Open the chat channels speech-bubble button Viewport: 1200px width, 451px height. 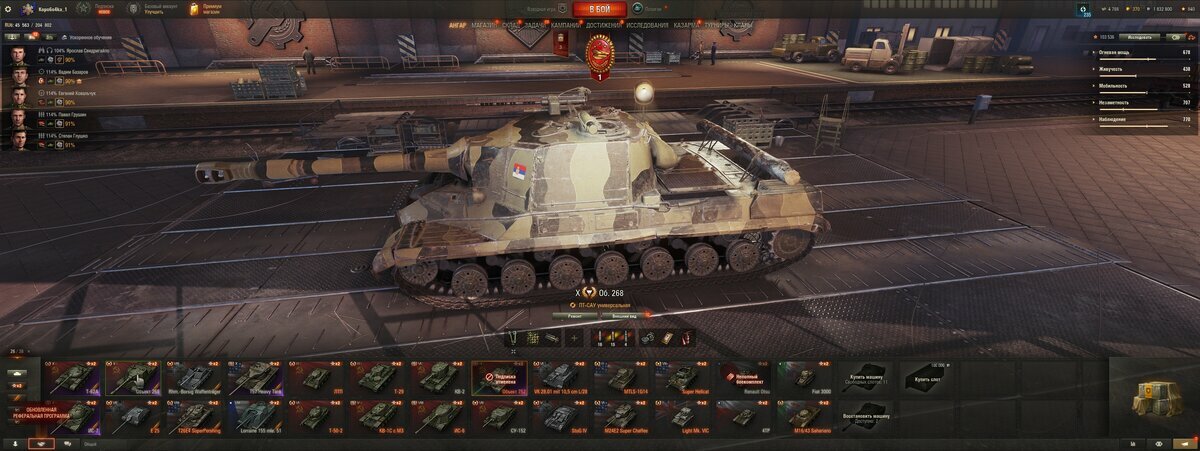(67, 443)
